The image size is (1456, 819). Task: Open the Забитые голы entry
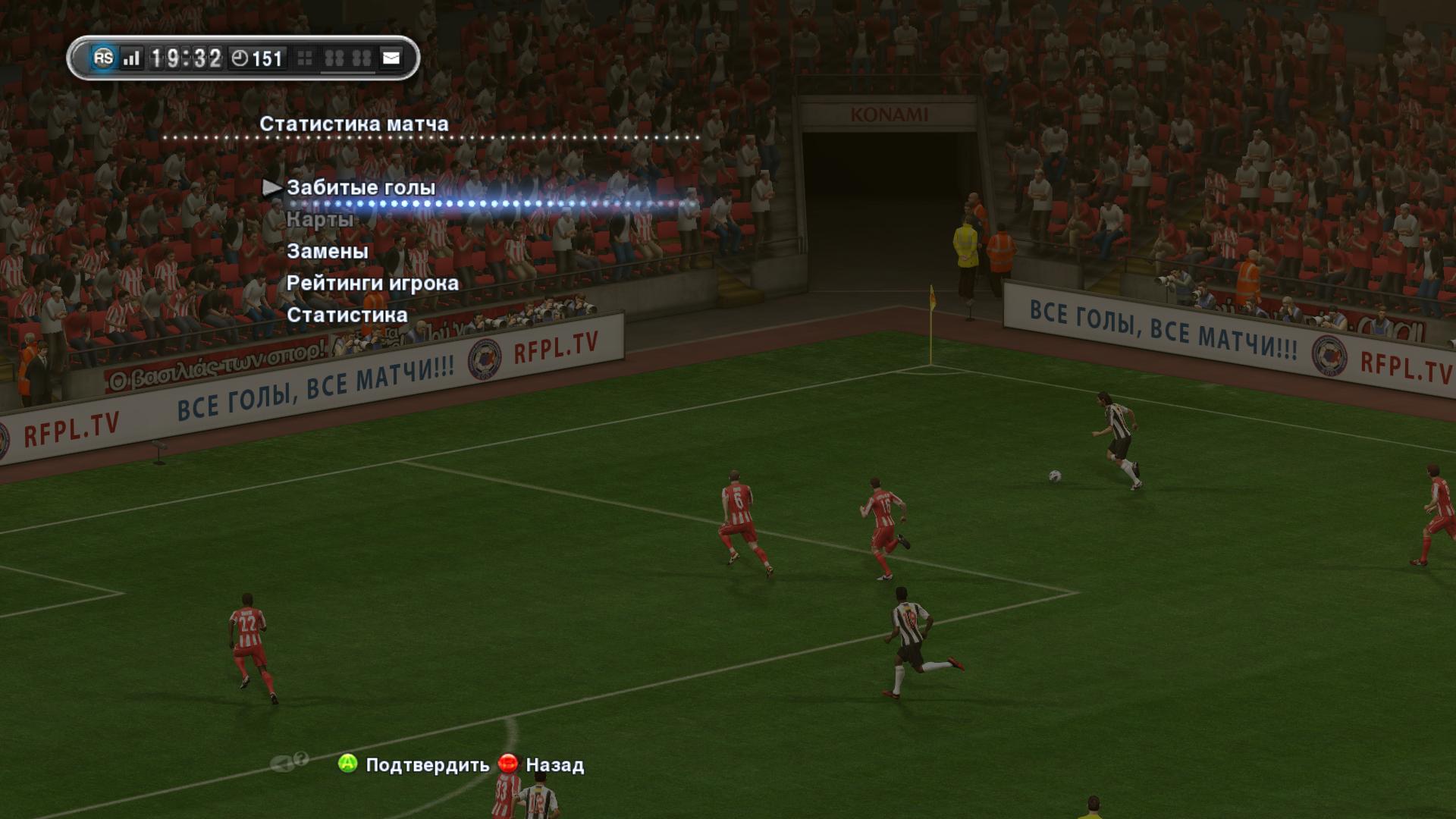pos(361,187)
